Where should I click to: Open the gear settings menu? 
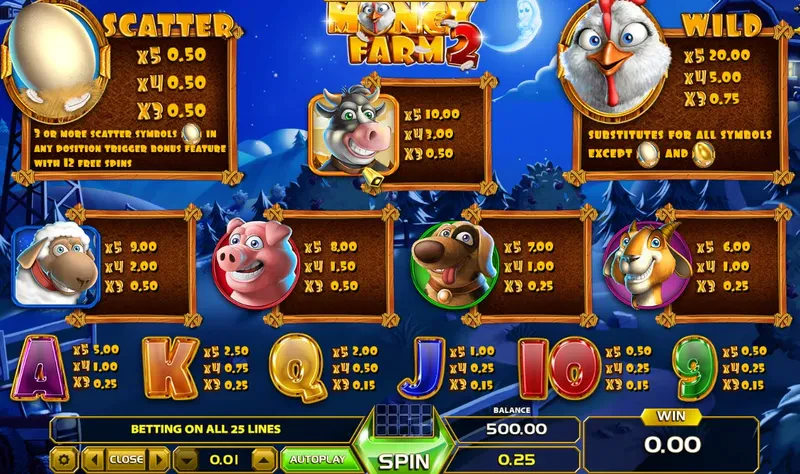pyautogui.click(x=66, y=460)
